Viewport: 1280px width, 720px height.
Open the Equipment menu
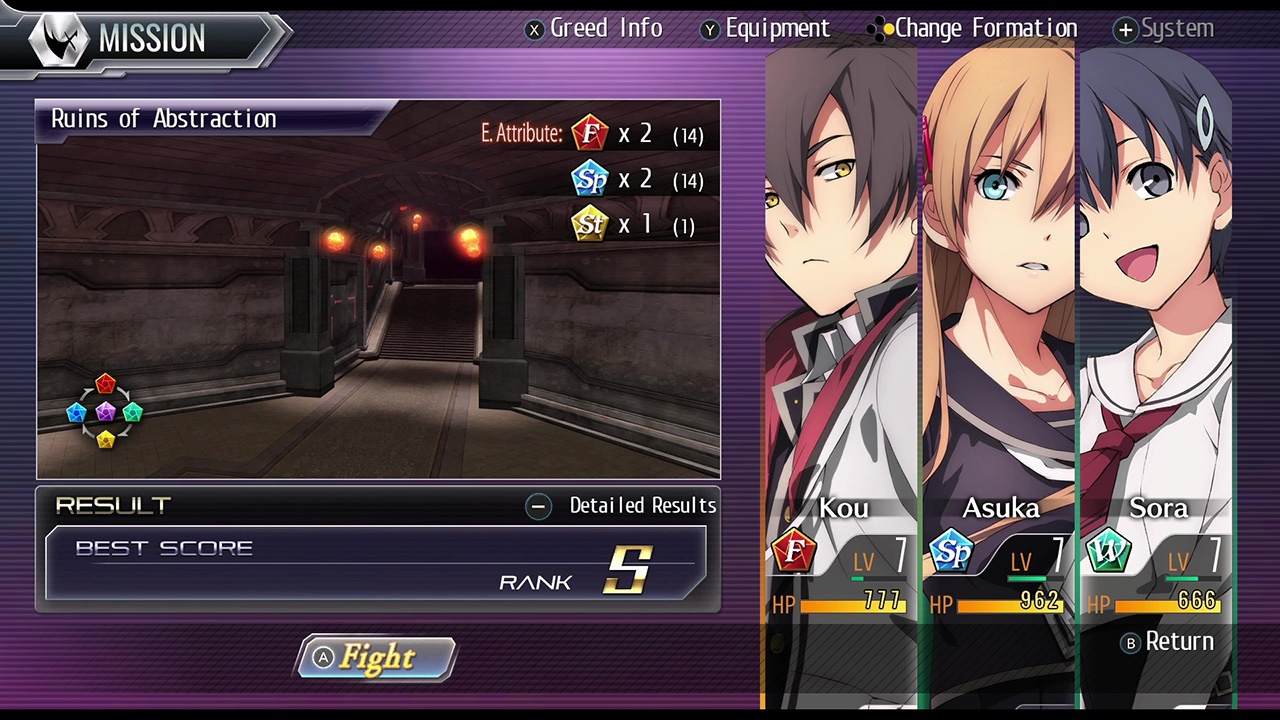pos(778,29)
